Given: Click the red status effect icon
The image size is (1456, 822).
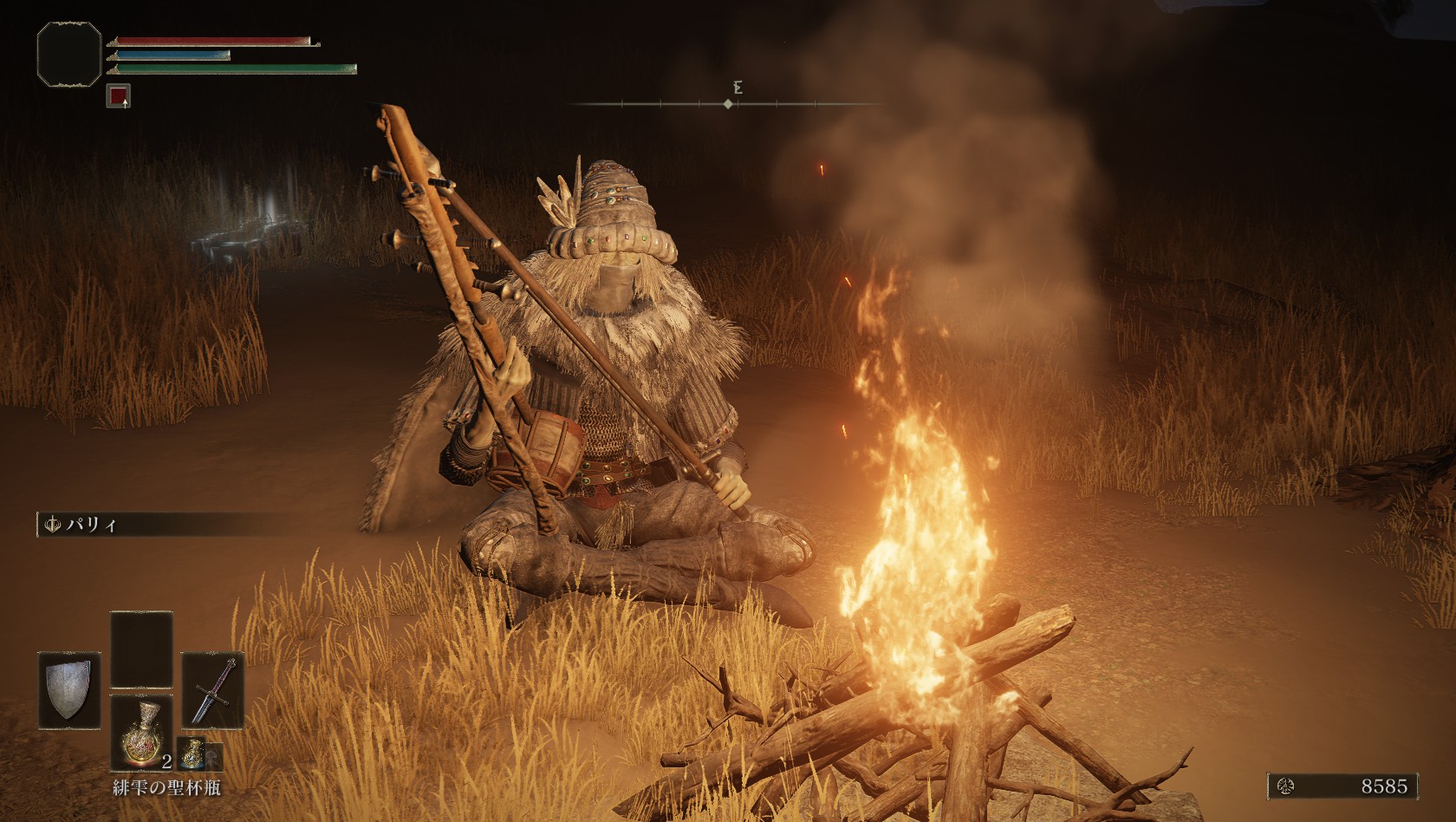Looking at the screenshot, I should click(x=119, y=95).
